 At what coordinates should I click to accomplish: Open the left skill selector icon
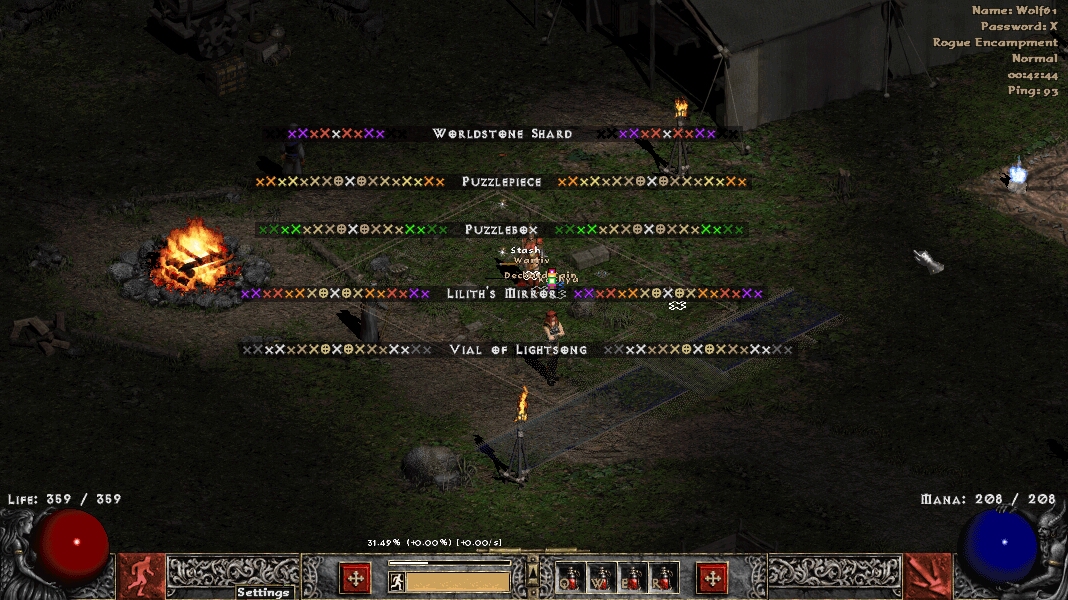point(141,576)
